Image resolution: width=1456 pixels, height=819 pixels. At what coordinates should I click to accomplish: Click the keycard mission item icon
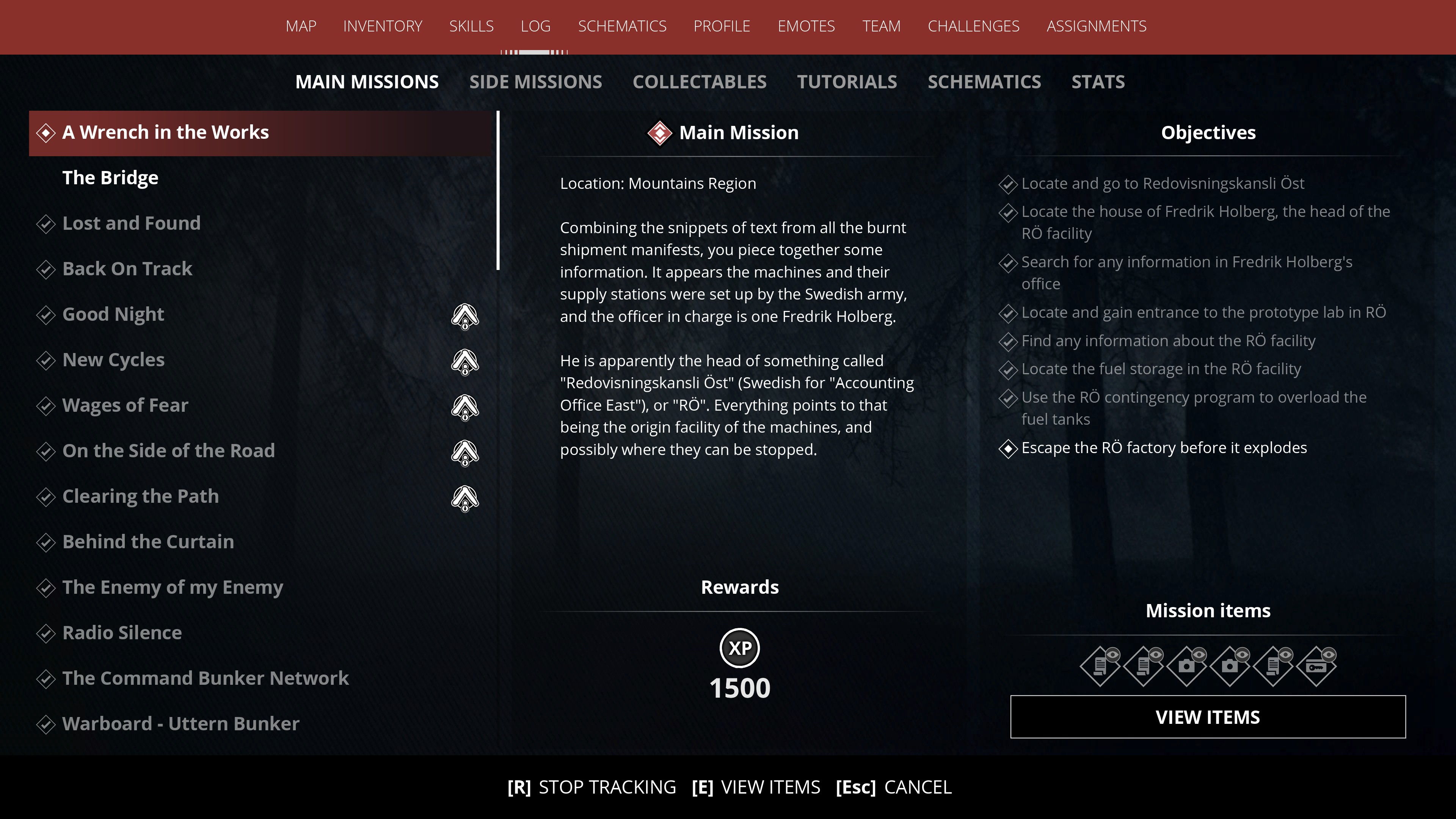tap(1318, 667)
